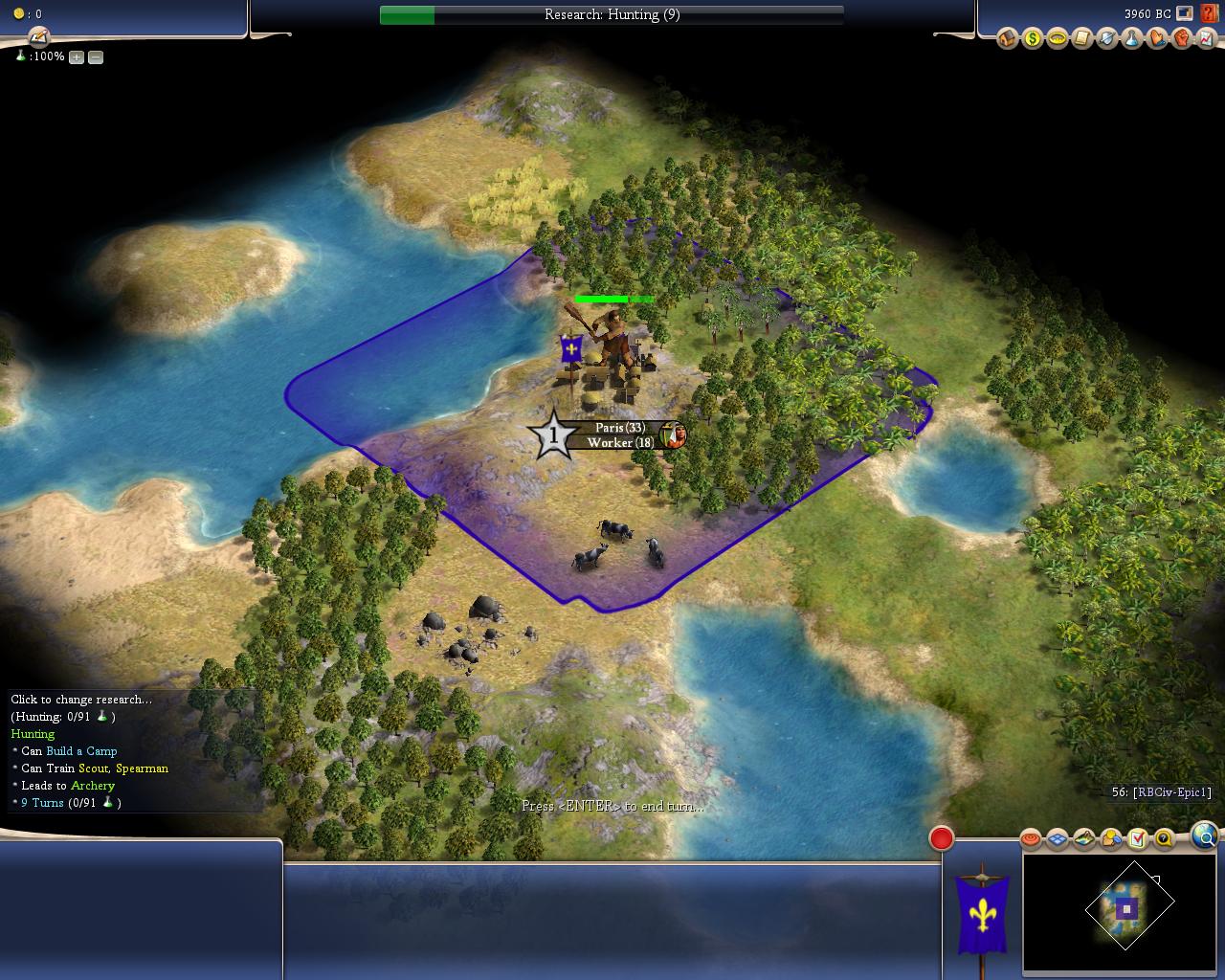Click the main menu monitor icon

pyautogui.click(x=1185, y=14)
